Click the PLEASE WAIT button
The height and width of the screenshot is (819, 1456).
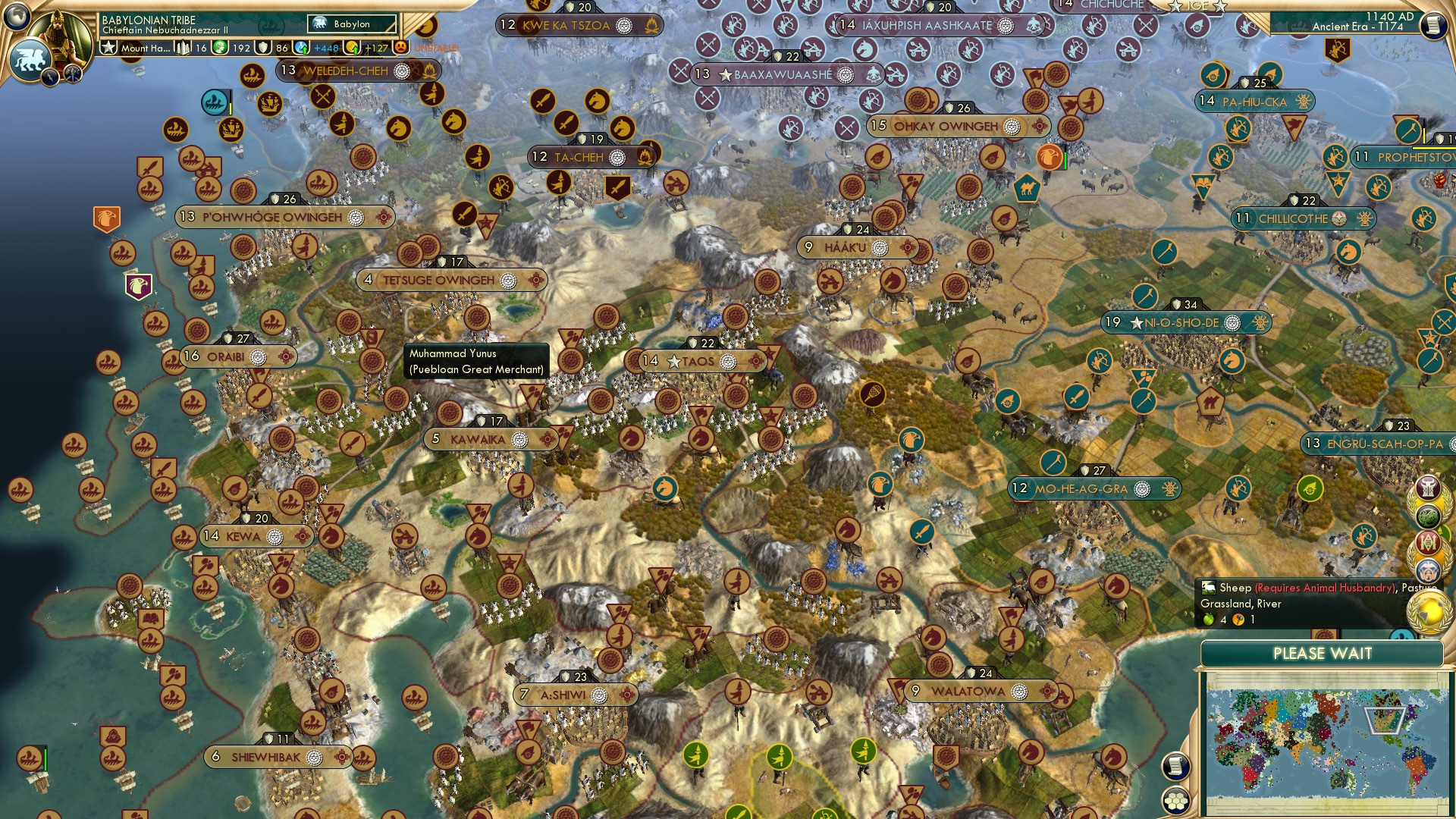point(1323,653)
